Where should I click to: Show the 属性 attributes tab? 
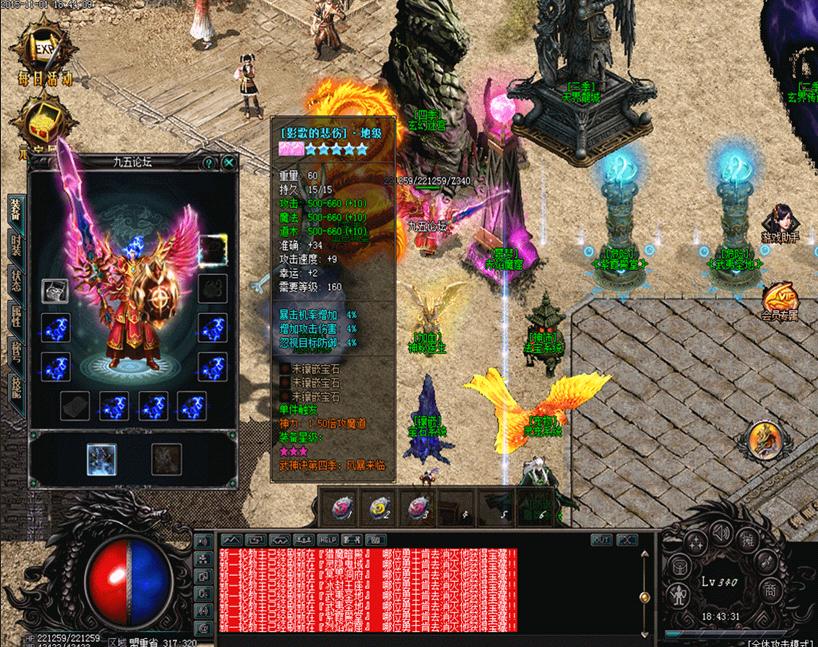(15, 315)
